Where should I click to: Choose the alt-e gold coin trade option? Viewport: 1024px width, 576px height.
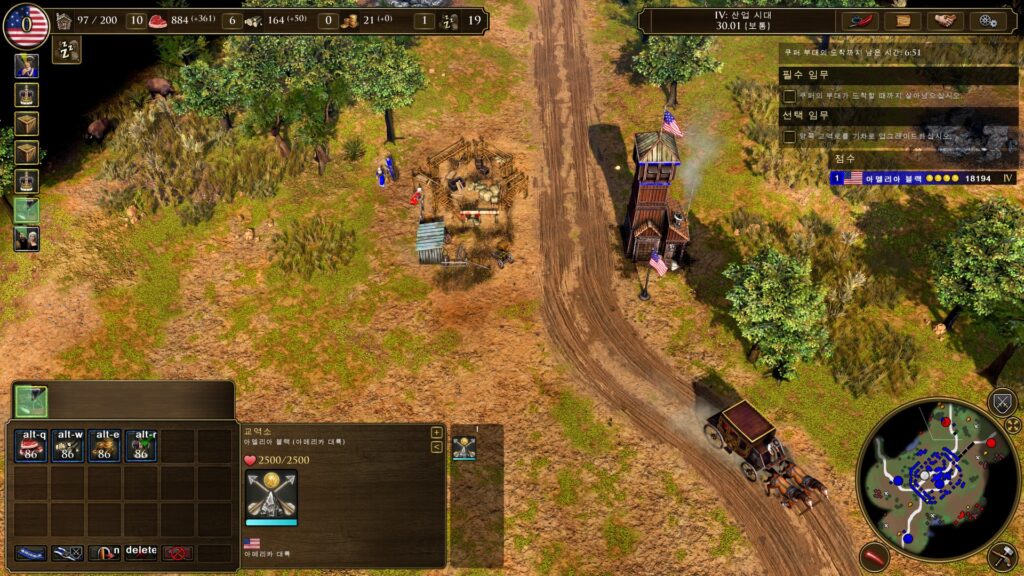tap(105, 445)
